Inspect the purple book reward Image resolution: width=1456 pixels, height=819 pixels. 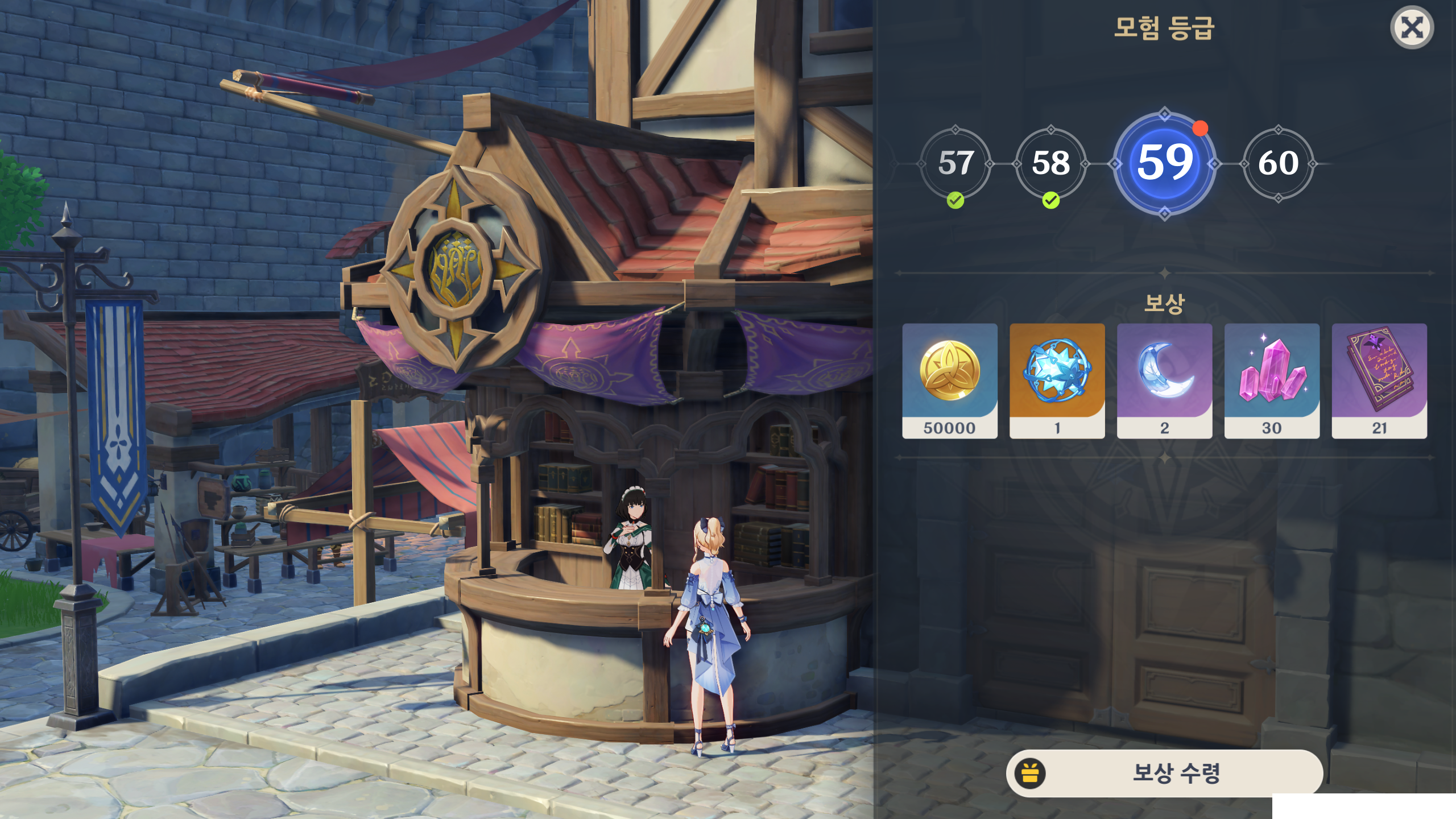(x=1379, y=380)
